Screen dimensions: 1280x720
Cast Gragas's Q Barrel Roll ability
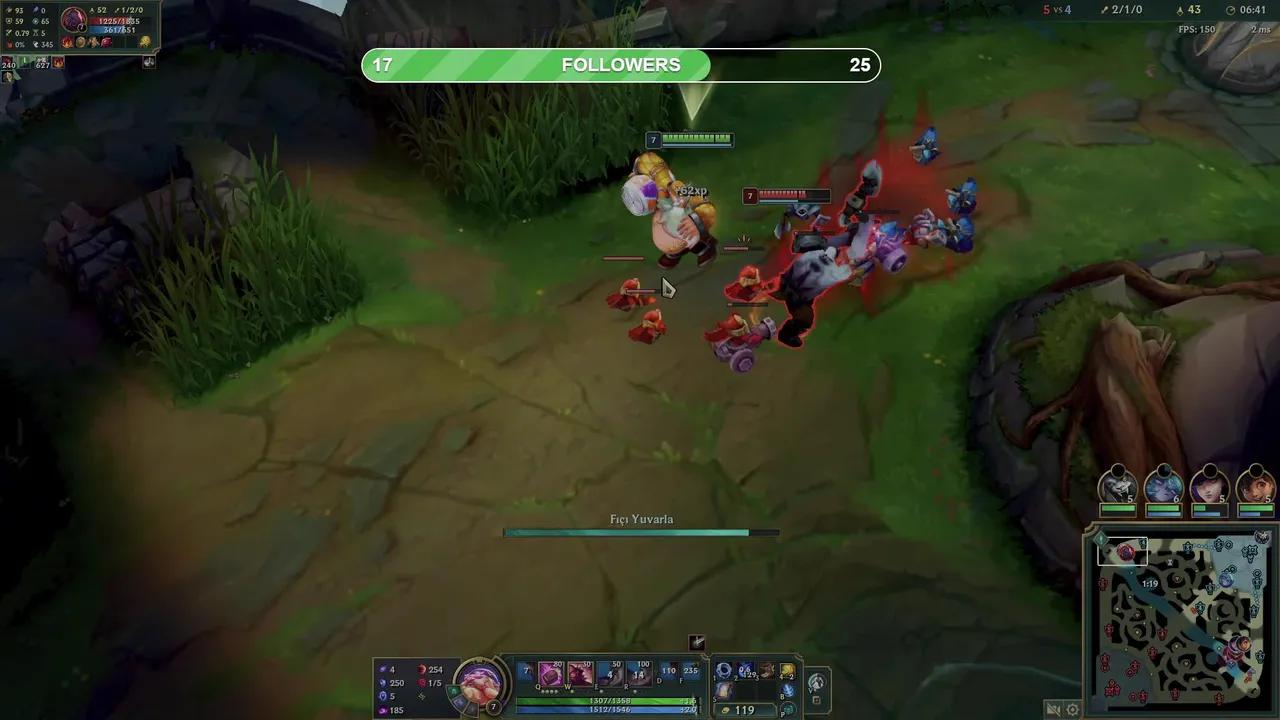tap(549, 674)
